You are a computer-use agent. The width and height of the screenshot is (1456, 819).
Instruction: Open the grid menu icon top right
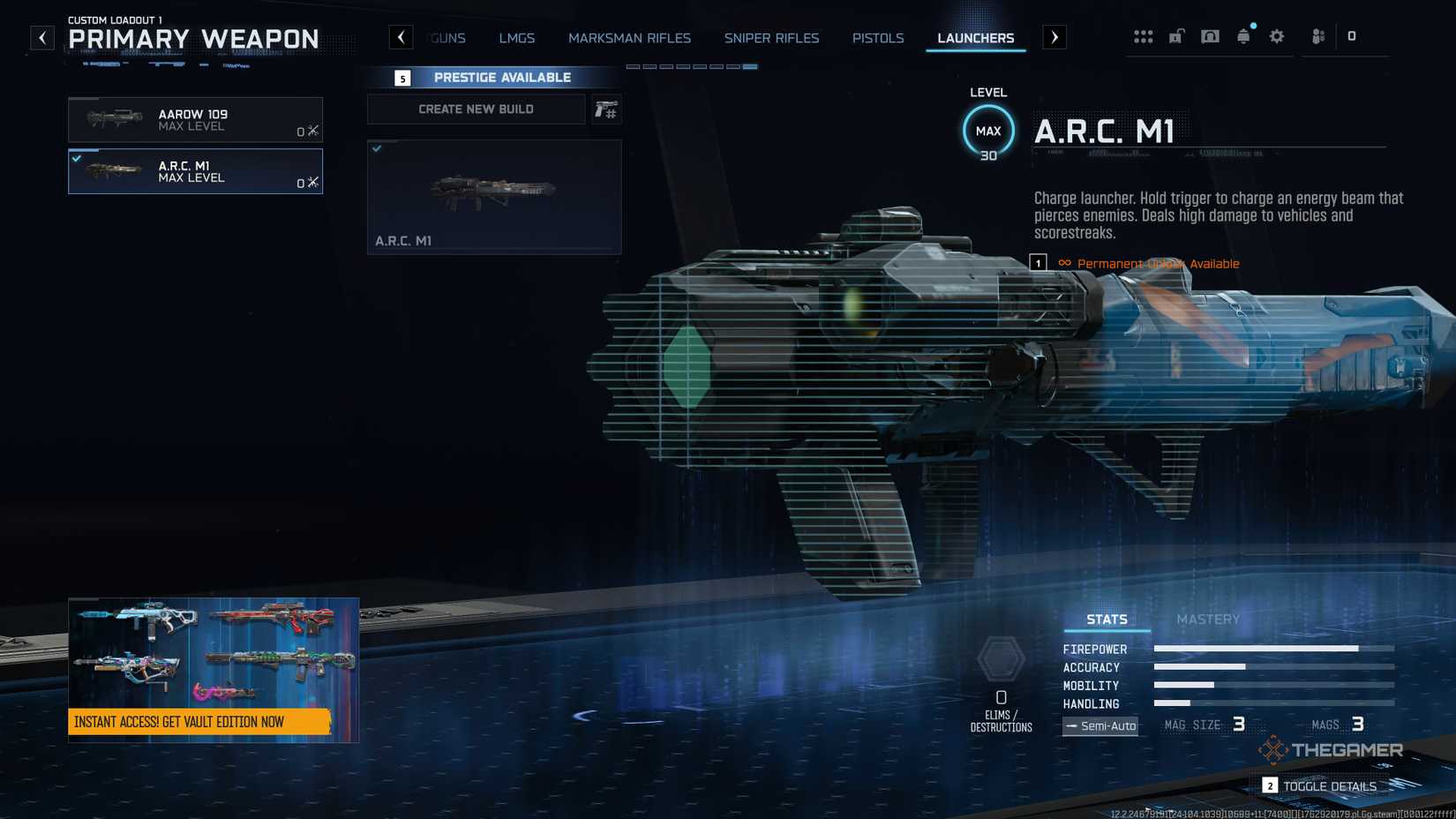[1144, 36]
